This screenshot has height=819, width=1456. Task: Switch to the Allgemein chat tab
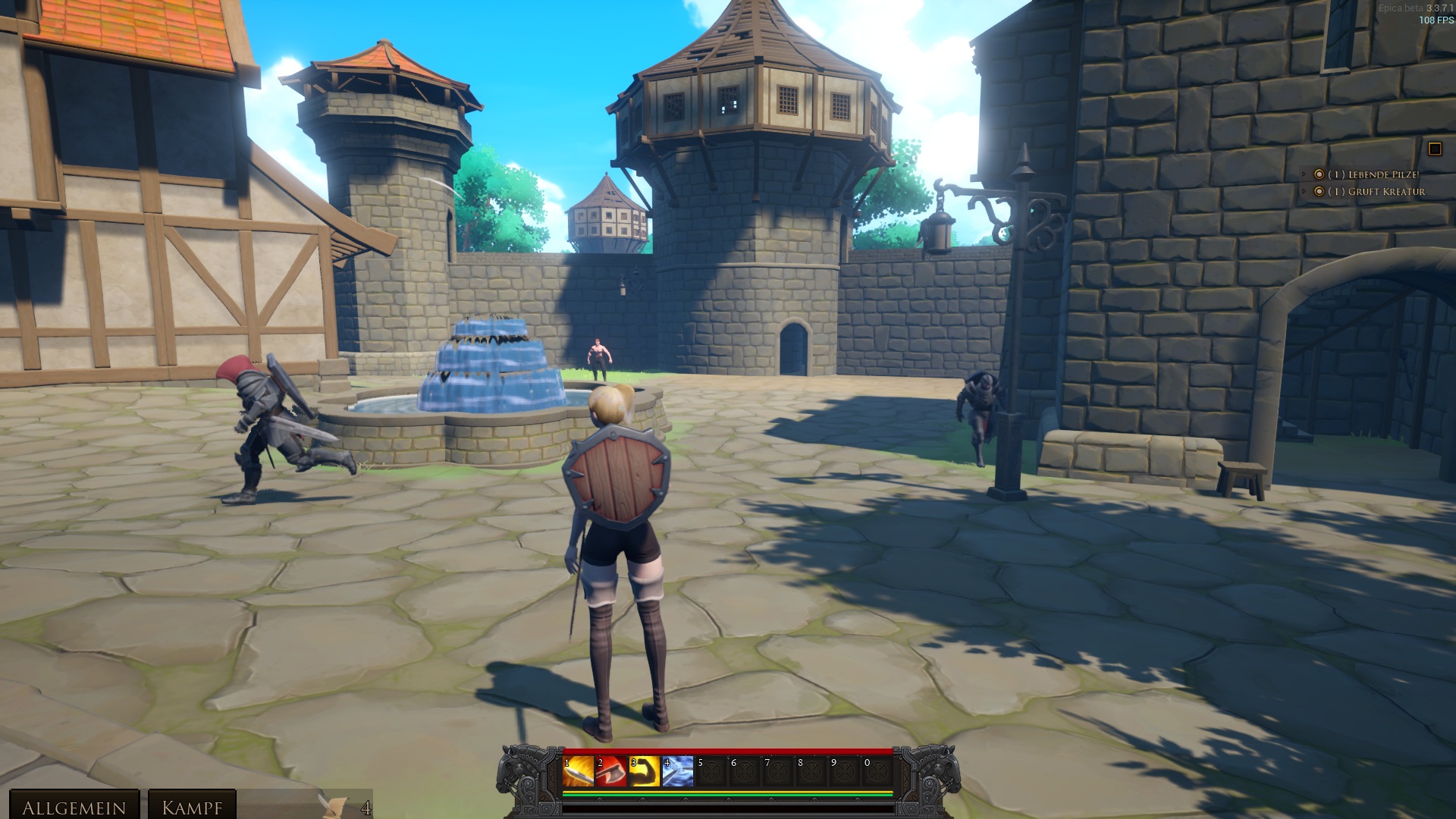click(74, 807)
